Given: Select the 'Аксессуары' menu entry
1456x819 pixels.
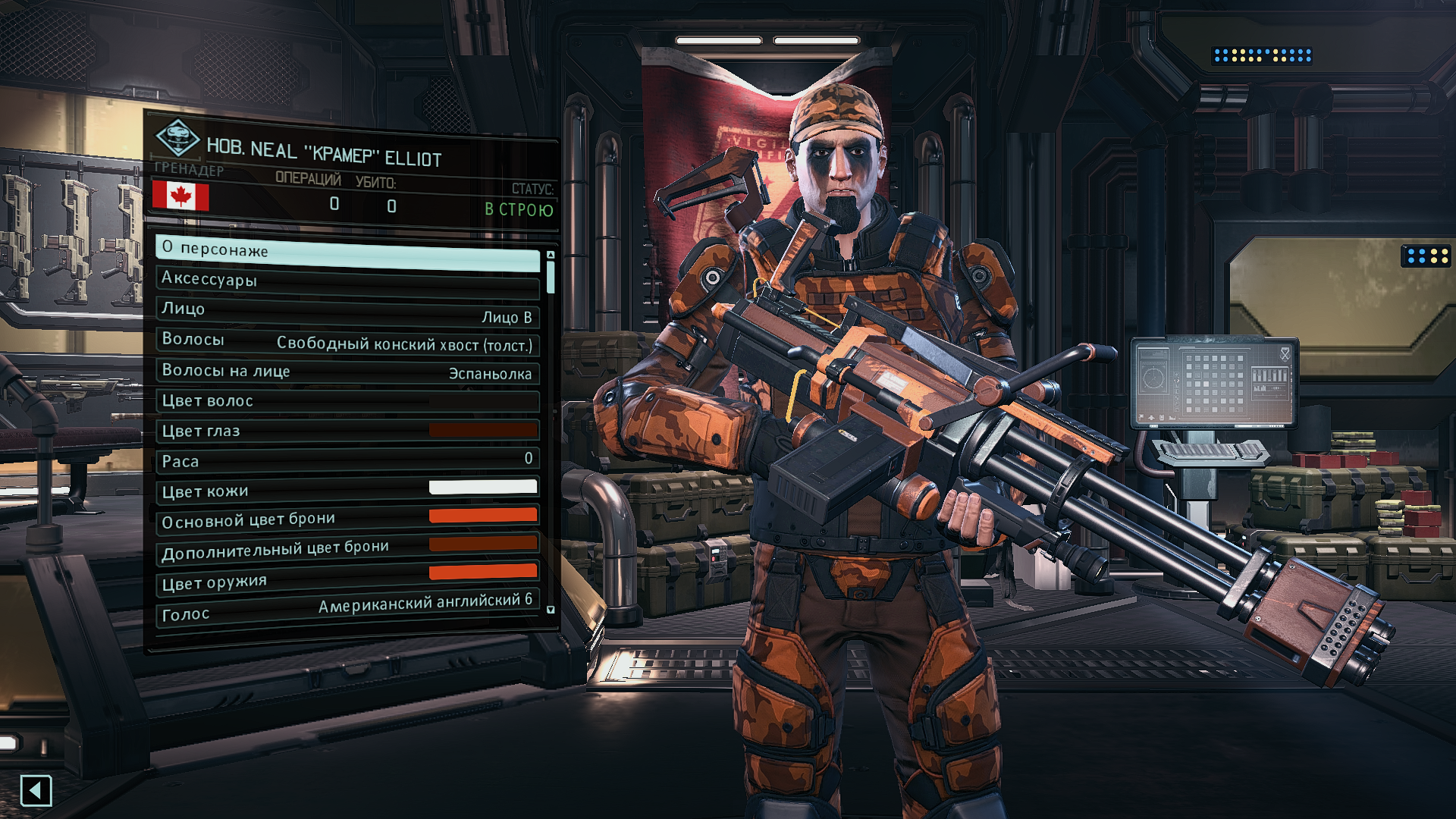Looking at the screenshot, I should click(x=347, y=281).
